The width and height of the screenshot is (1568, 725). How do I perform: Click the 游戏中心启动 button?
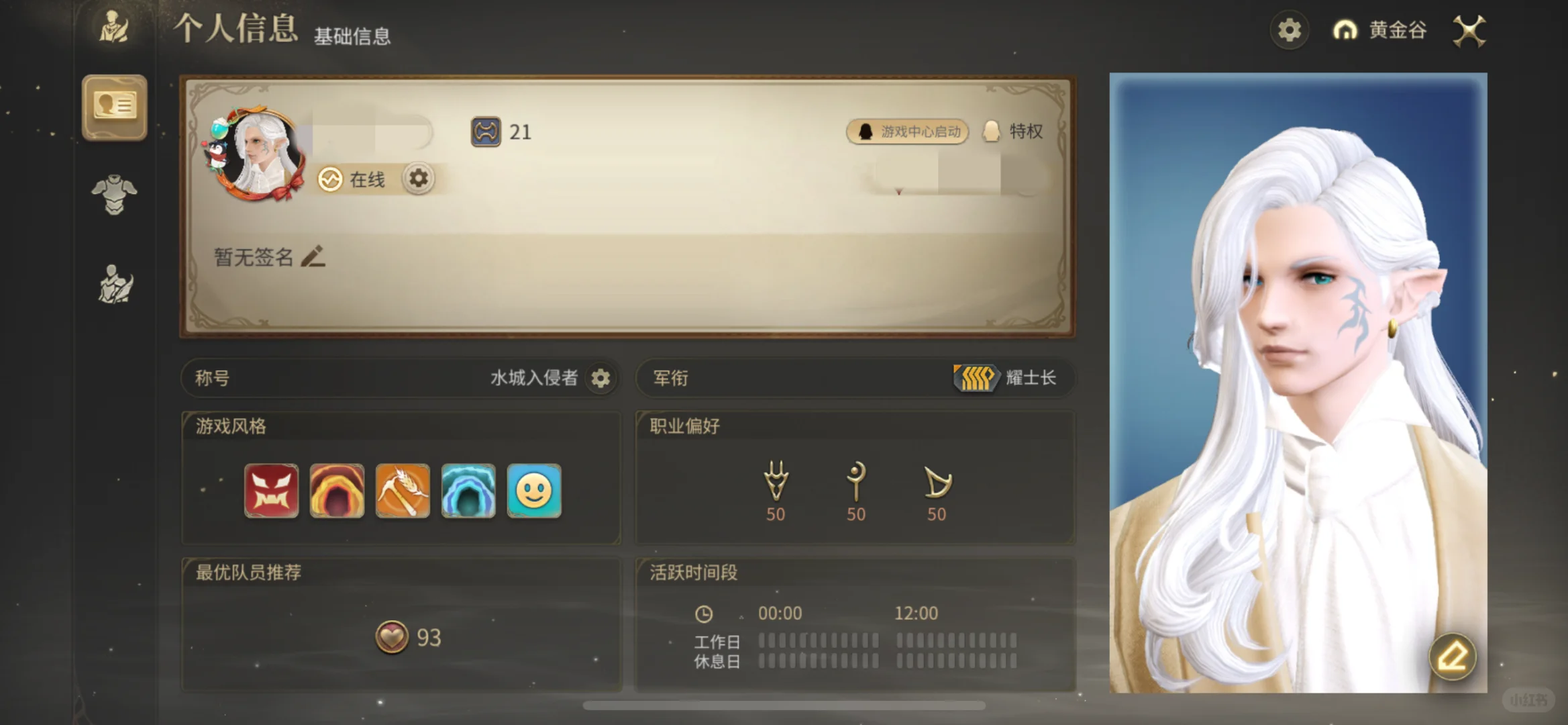[x=907, y=132]
